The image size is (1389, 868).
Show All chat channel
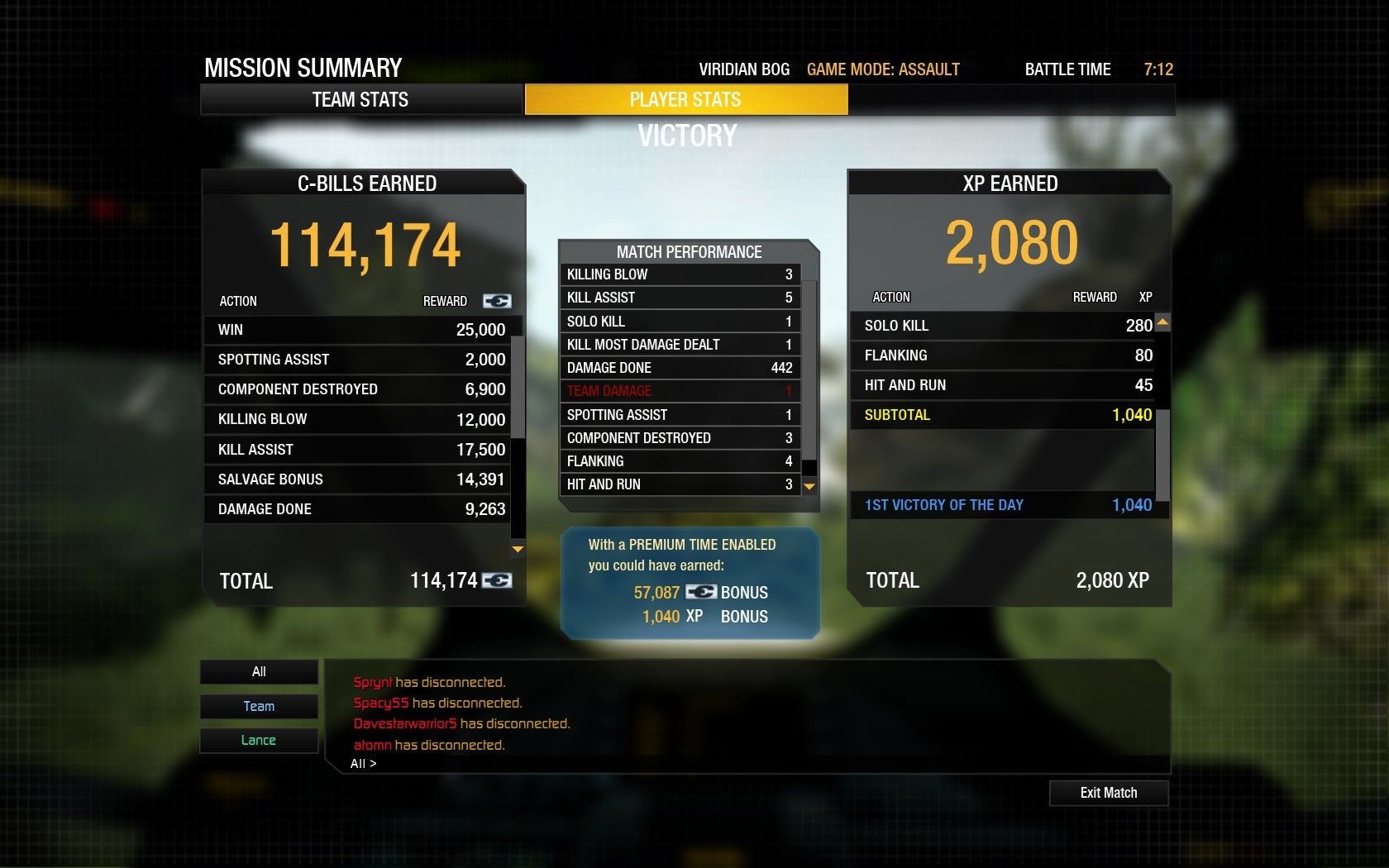pyautogui.click(x=259, y=671)
